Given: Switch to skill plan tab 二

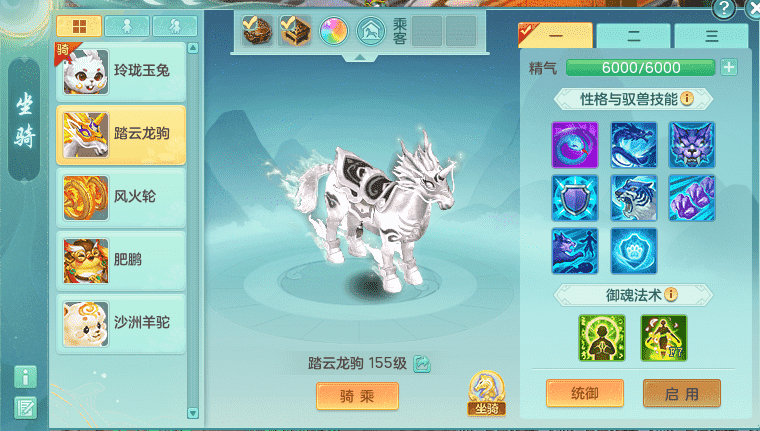Looking at the screenshot, I should point(633,36).
